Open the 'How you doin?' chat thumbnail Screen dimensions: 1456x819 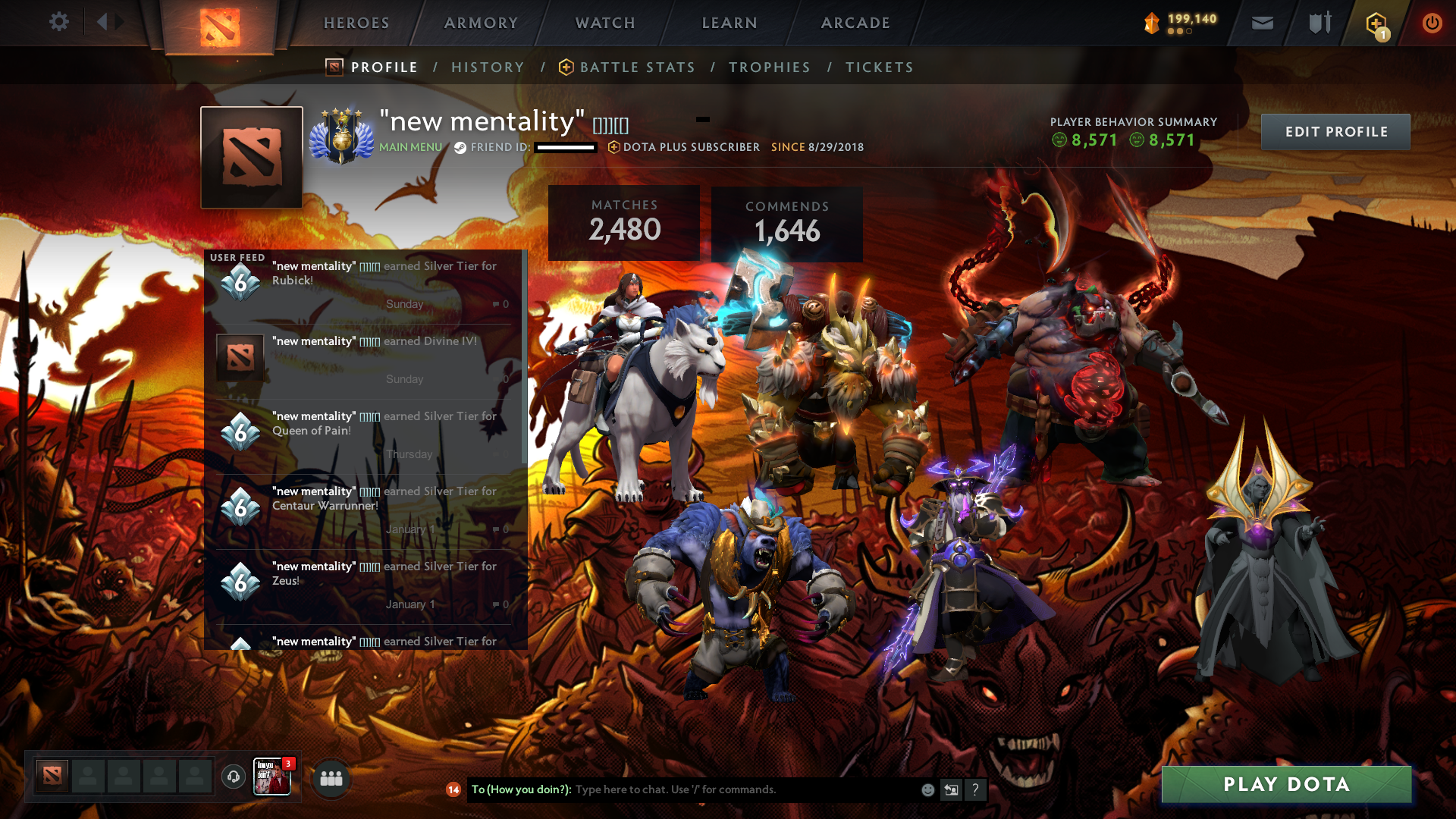click(271, 778)
